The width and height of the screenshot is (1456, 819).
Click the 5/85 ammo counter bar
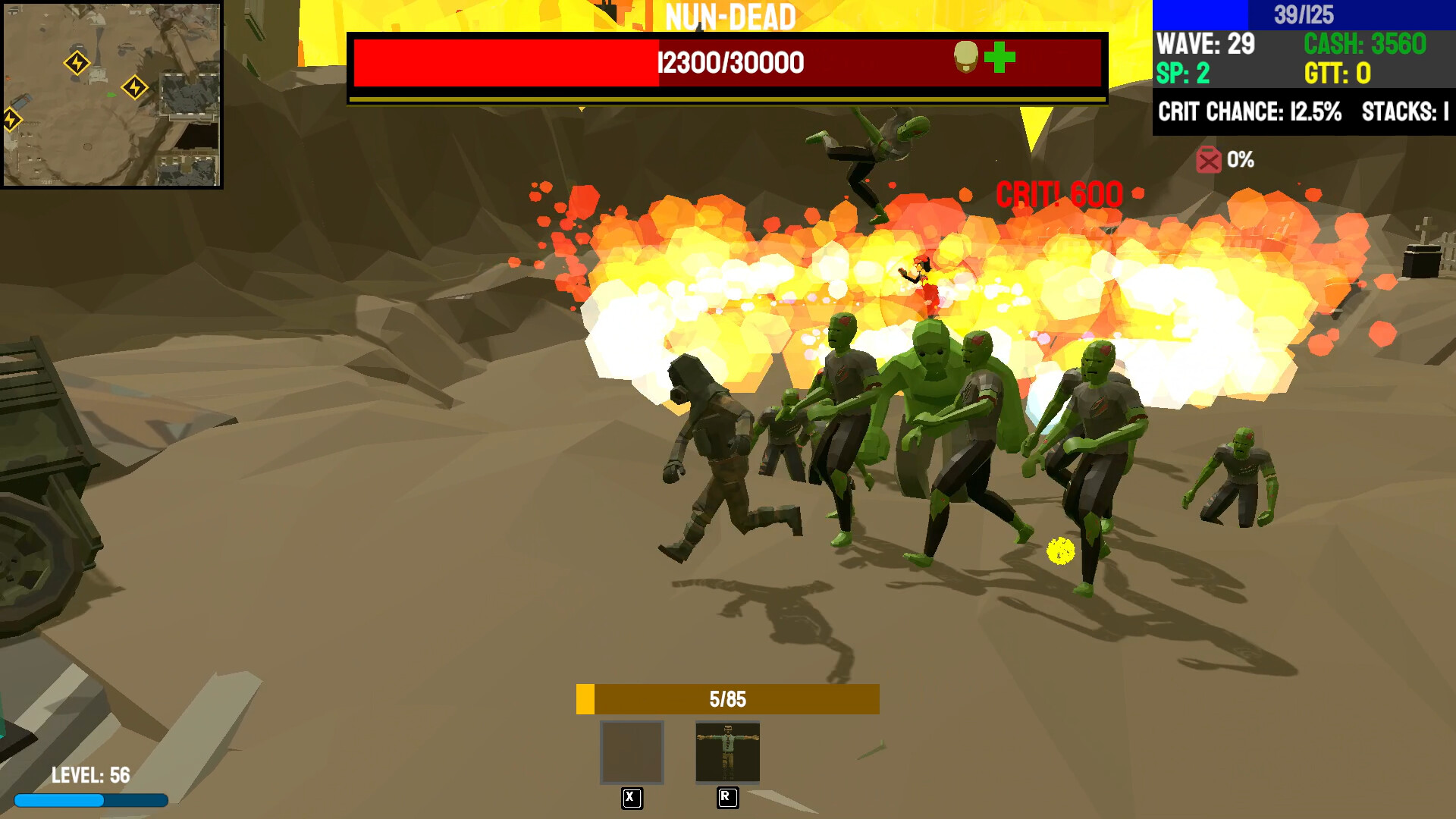pos(727,699)
